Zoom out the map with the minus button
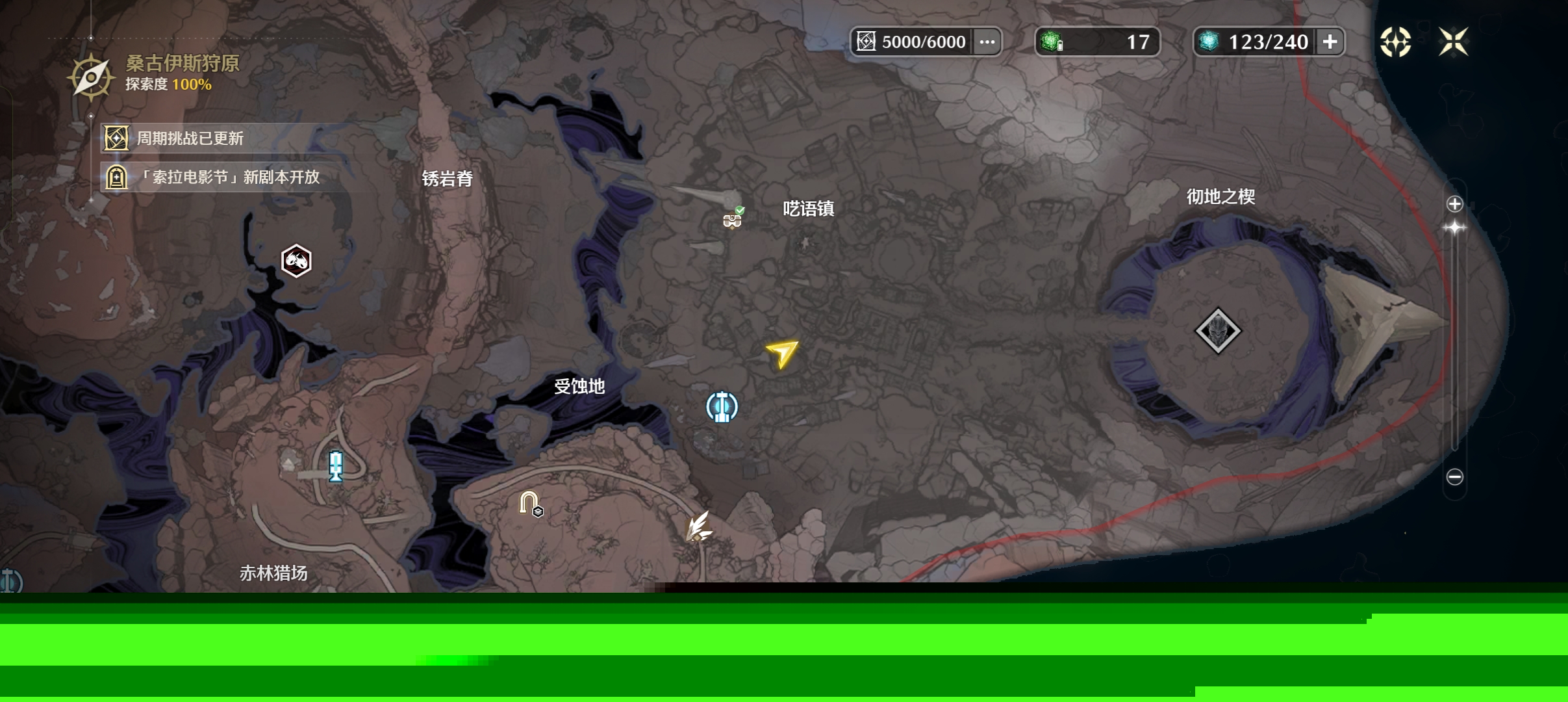 coord(1454,477)
